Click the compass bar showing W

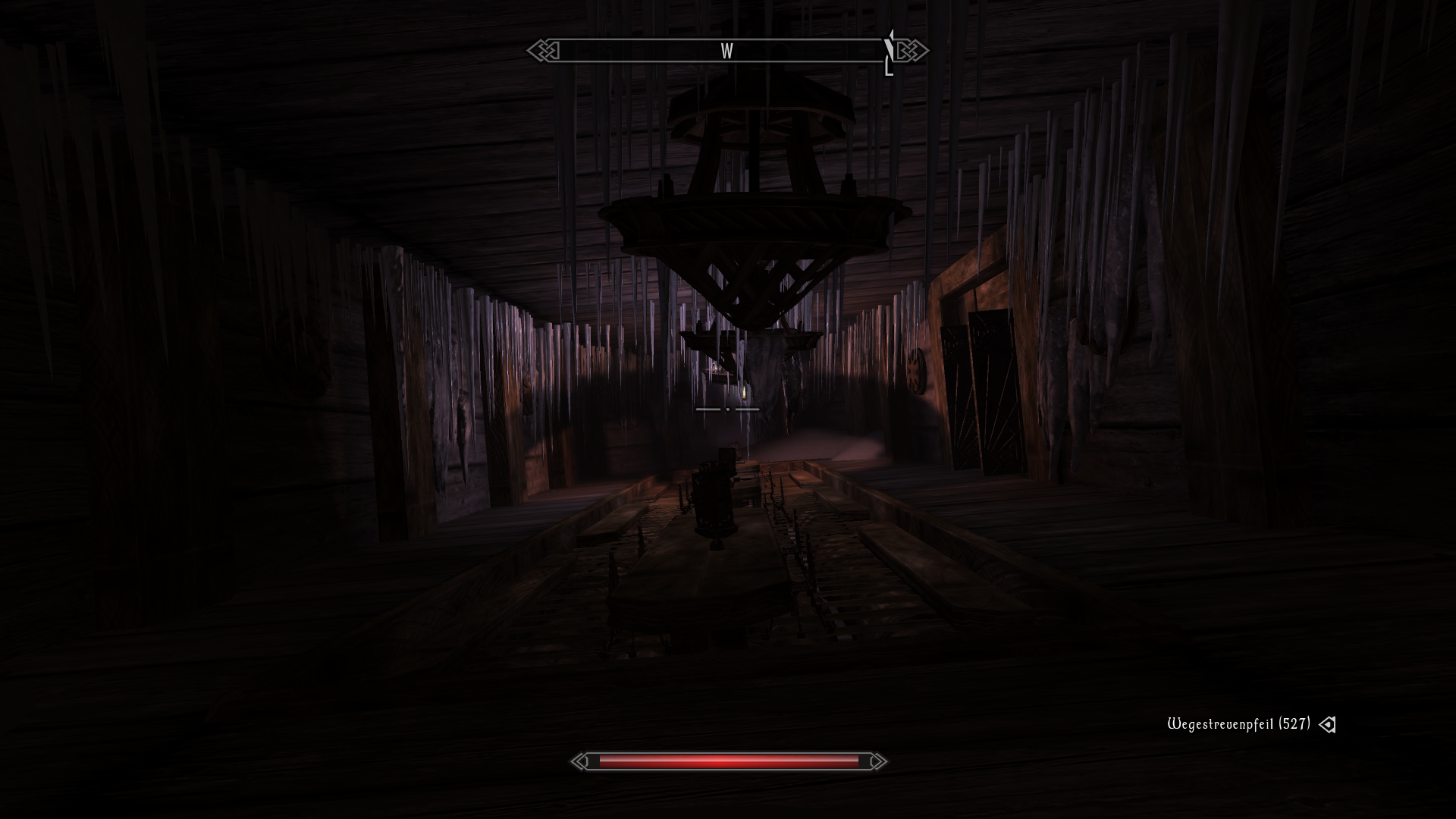pyautogui.click(x=726, y=51)
